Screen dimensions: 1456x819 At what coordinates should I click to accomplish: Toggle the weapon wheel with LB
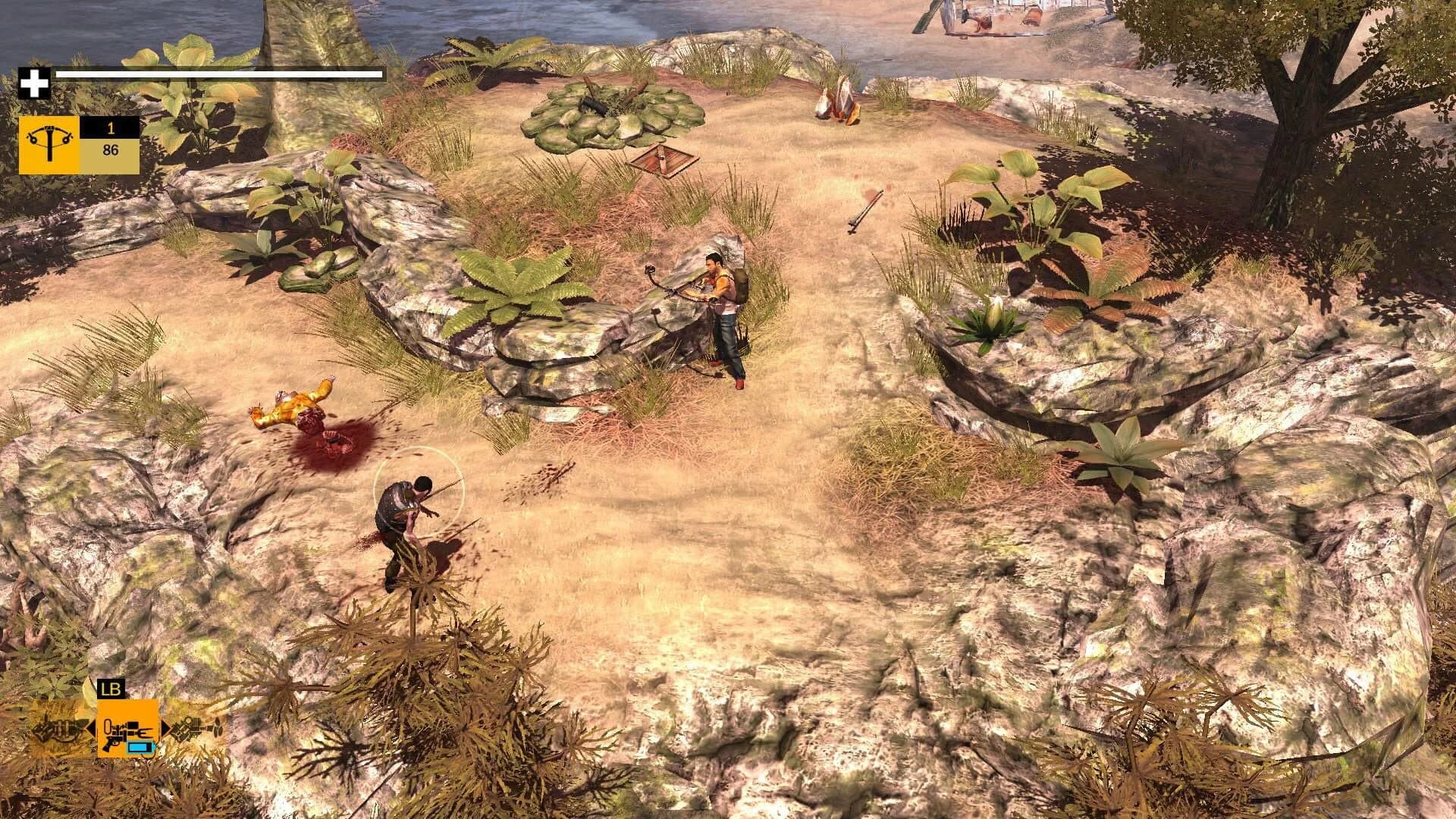[x=111, y=687]
